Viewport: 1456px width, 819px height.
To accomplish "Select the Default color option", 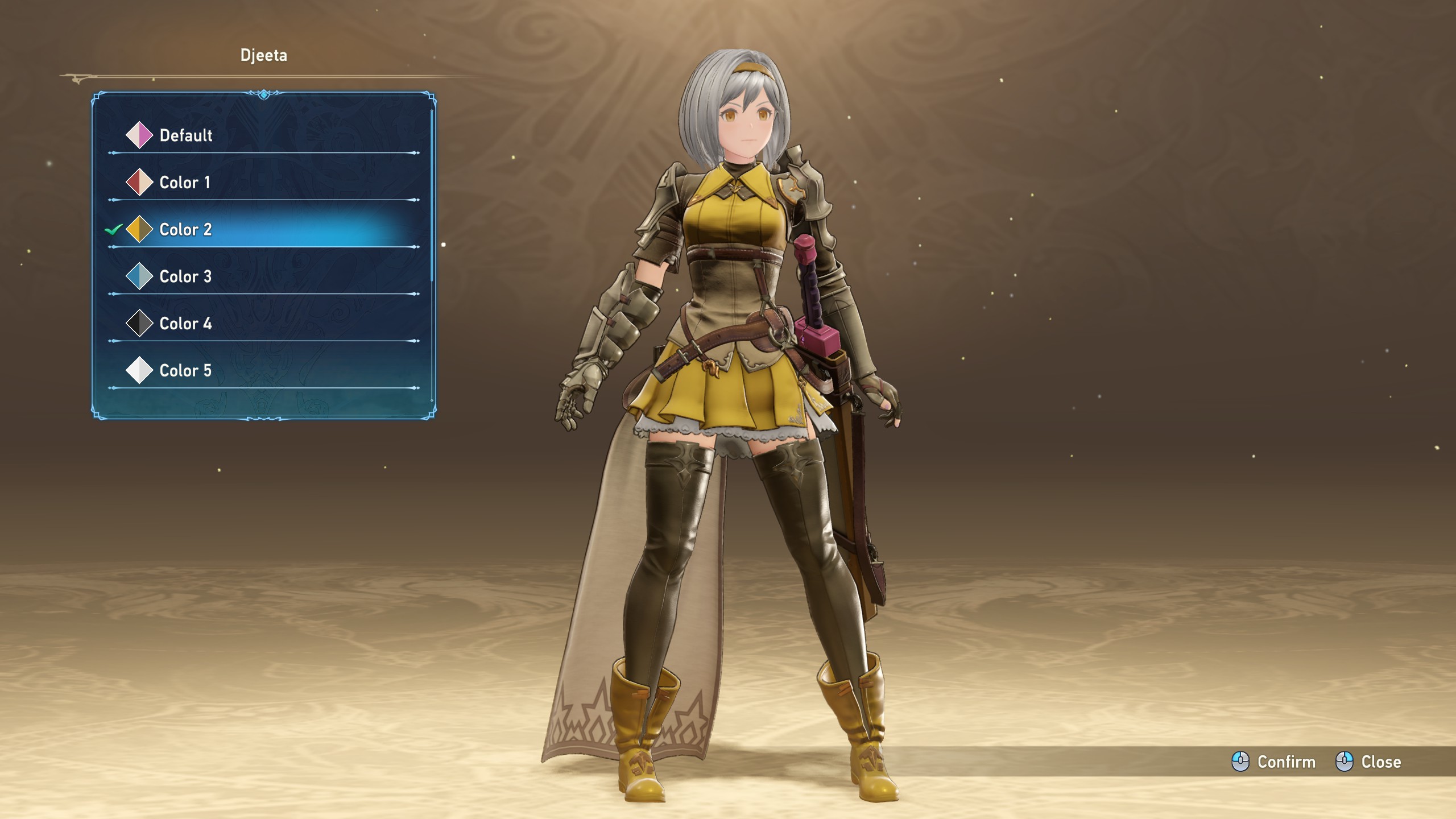I will point(185,135).
